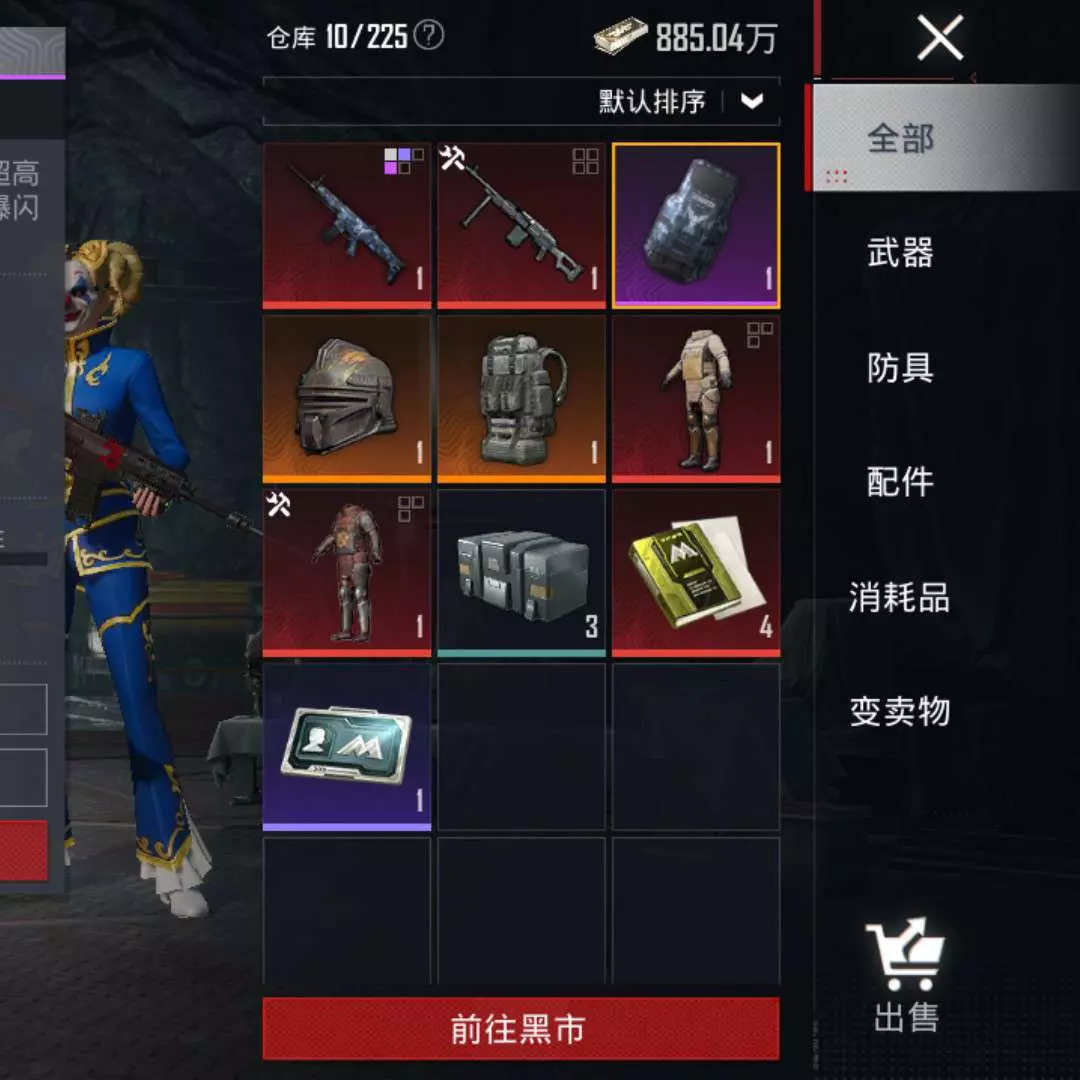Close the warehouse panel with the X
The height and width of the screenshot is (1080, 1080).
pos(940,38)
